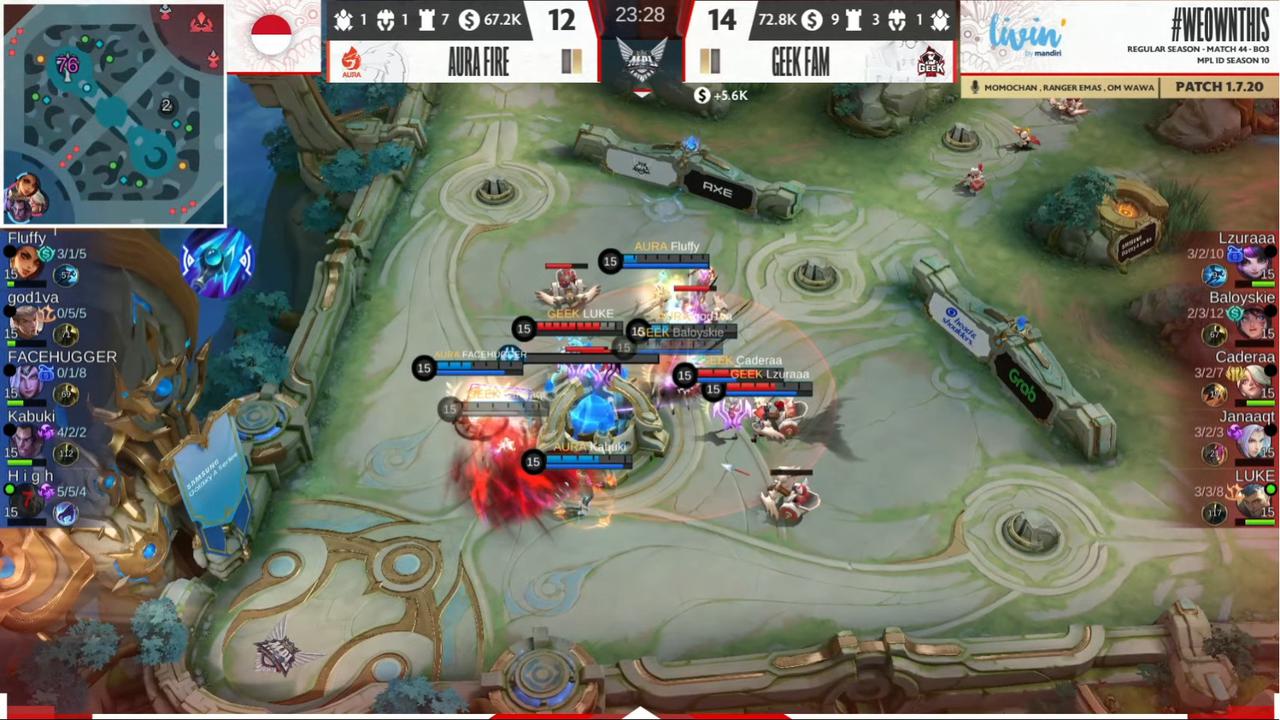Click the blue circular icon beside Fluffy
This screenshot has width=1280, height=720.
pyautogui.click(x=217, y=263)
